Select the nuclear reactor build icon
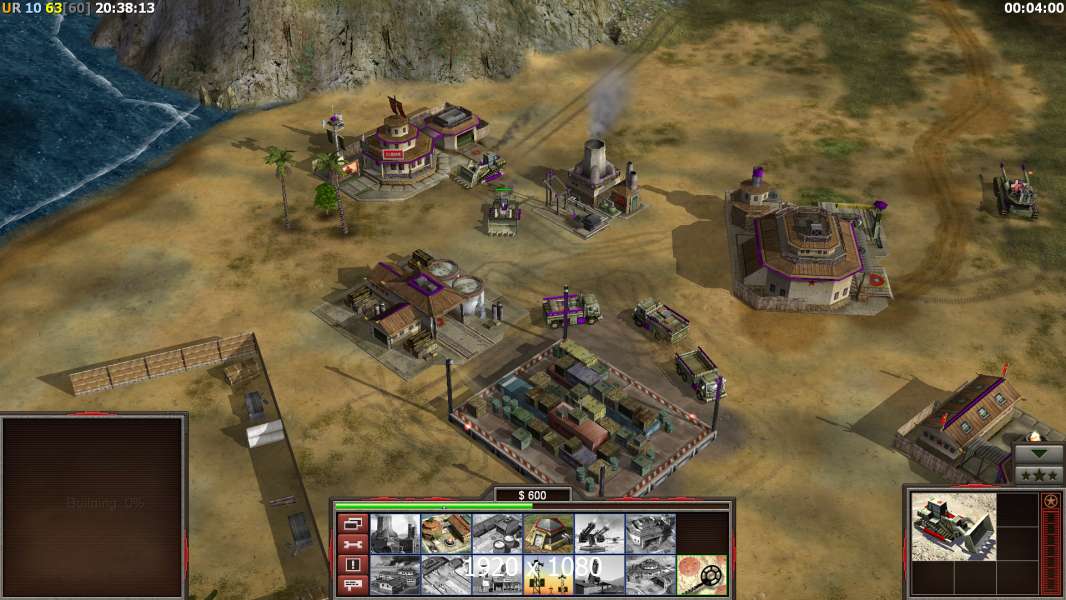The width and height of the screenshot is (1066, 600). click(x=395, y=533)
